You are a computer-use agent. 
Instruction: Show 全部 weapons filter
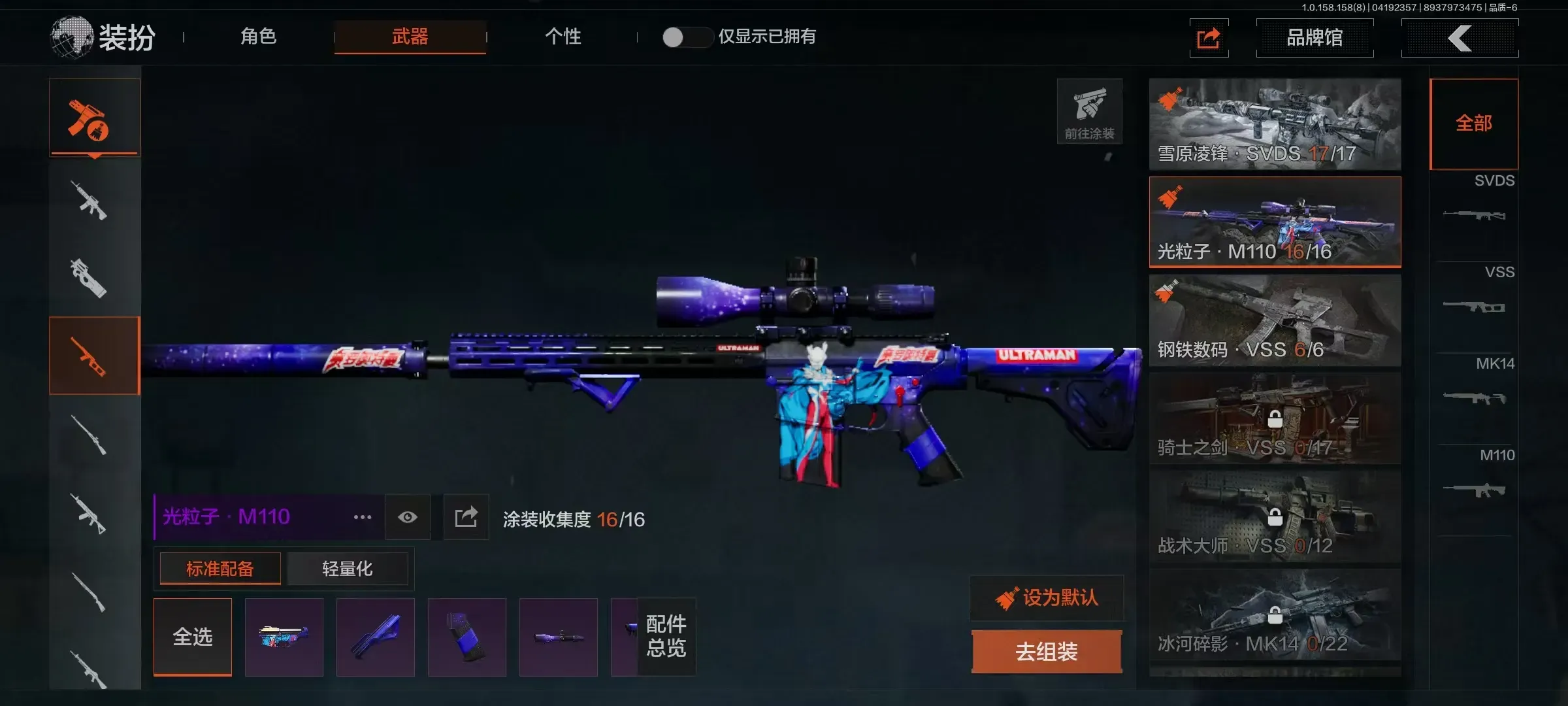tap(1474, 124)
